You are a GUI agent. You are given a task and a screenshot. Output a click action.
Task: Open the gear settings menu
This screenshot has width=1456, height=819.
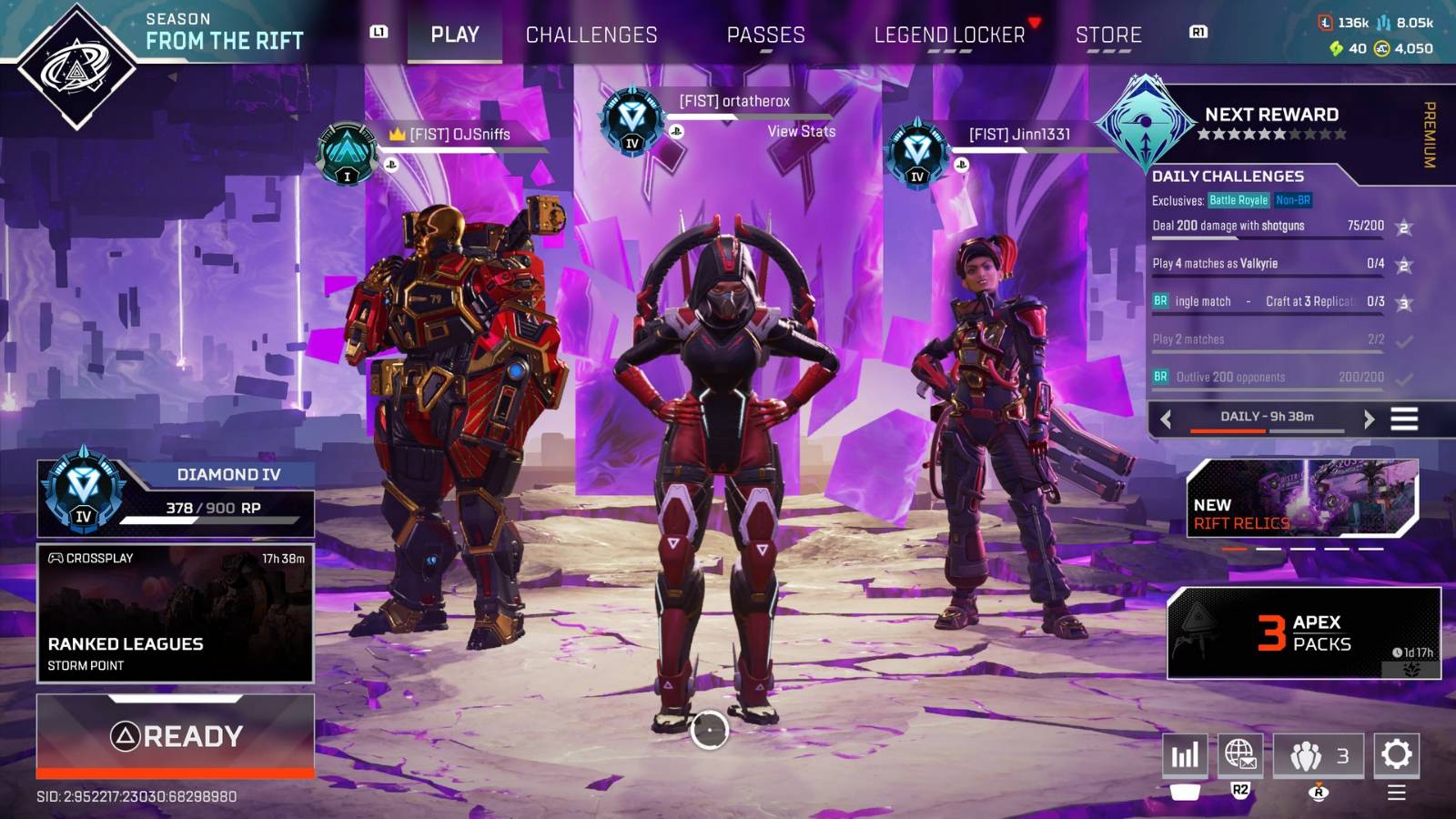[1396, 754]
